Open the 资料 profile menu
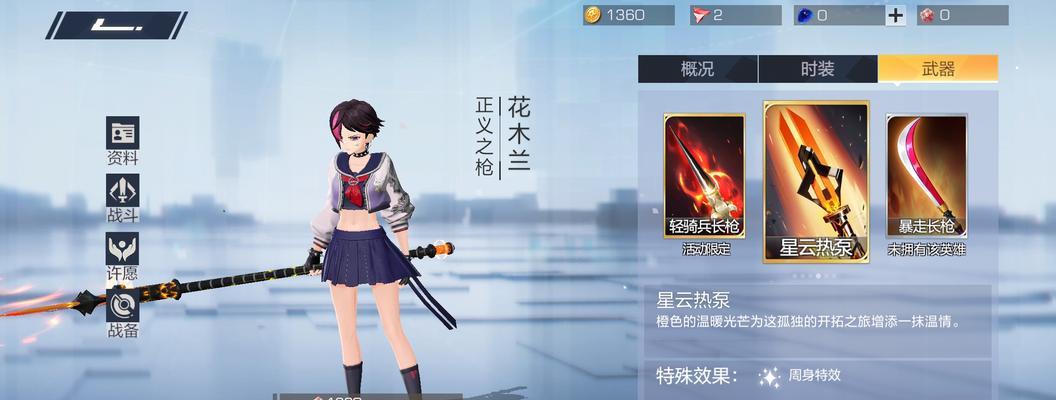 (123, 141)
